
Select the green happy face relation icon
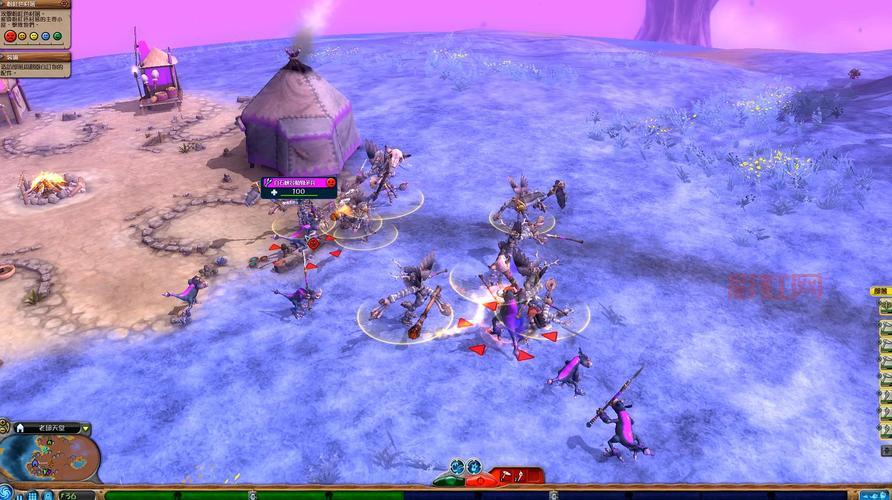click(x=57, y=37)
